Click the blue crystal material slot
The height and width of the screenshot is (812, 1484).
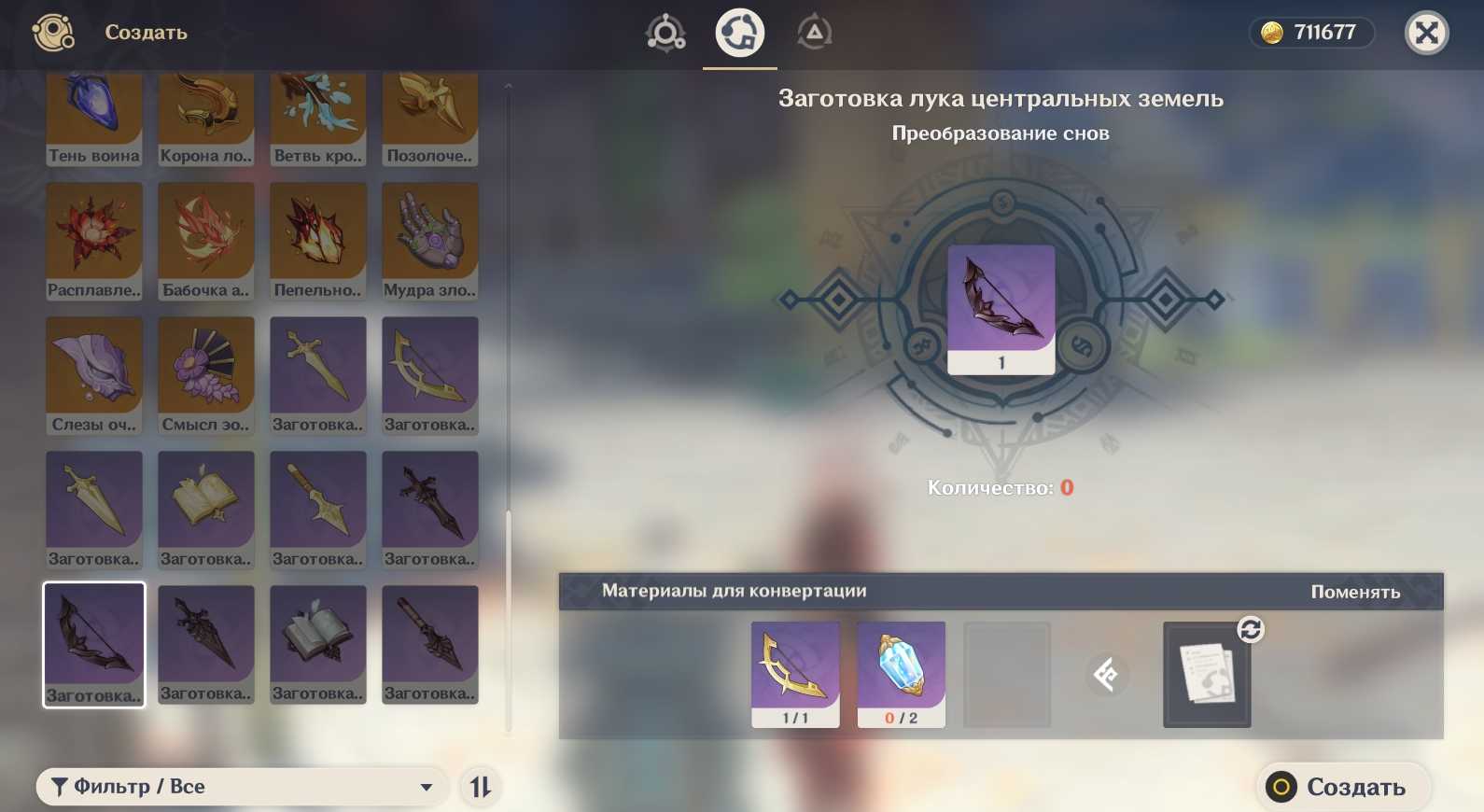coord(901,674)
